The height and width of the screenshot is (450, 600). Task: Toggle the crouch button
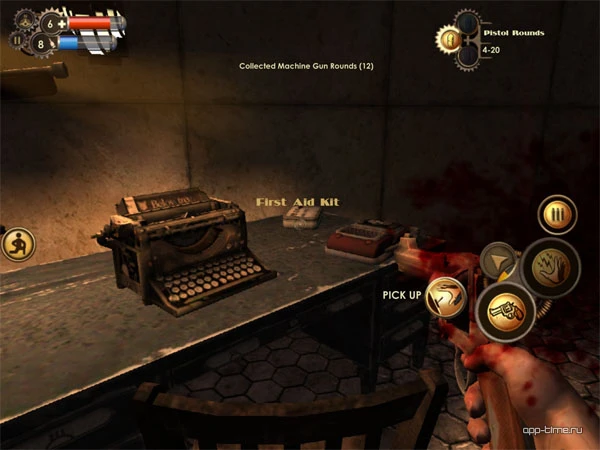pyautogui.click(x=17, y=243)
